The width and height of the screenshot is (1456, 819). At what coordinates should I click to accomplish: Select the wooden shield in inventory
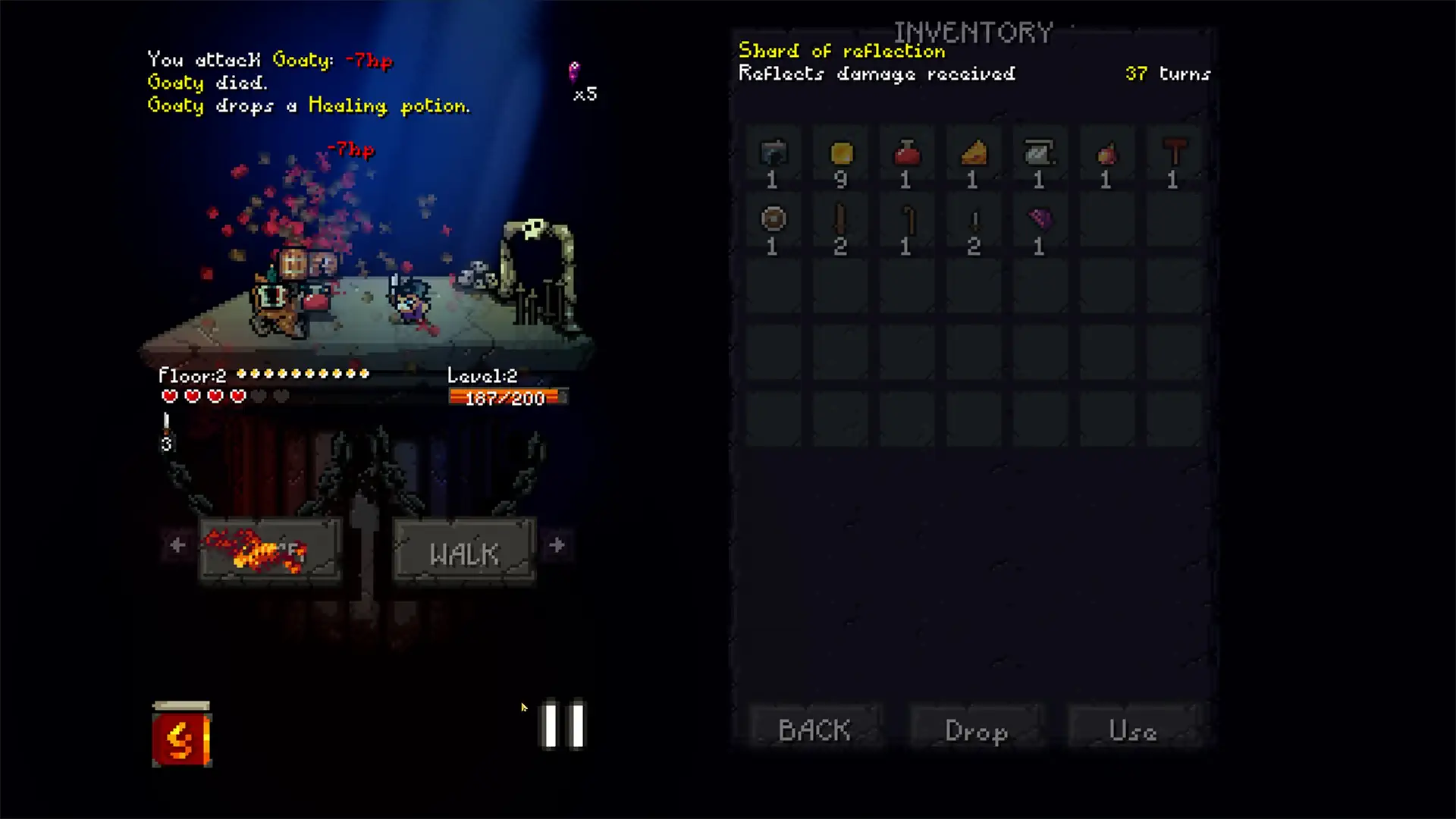(x=772, y=220)
